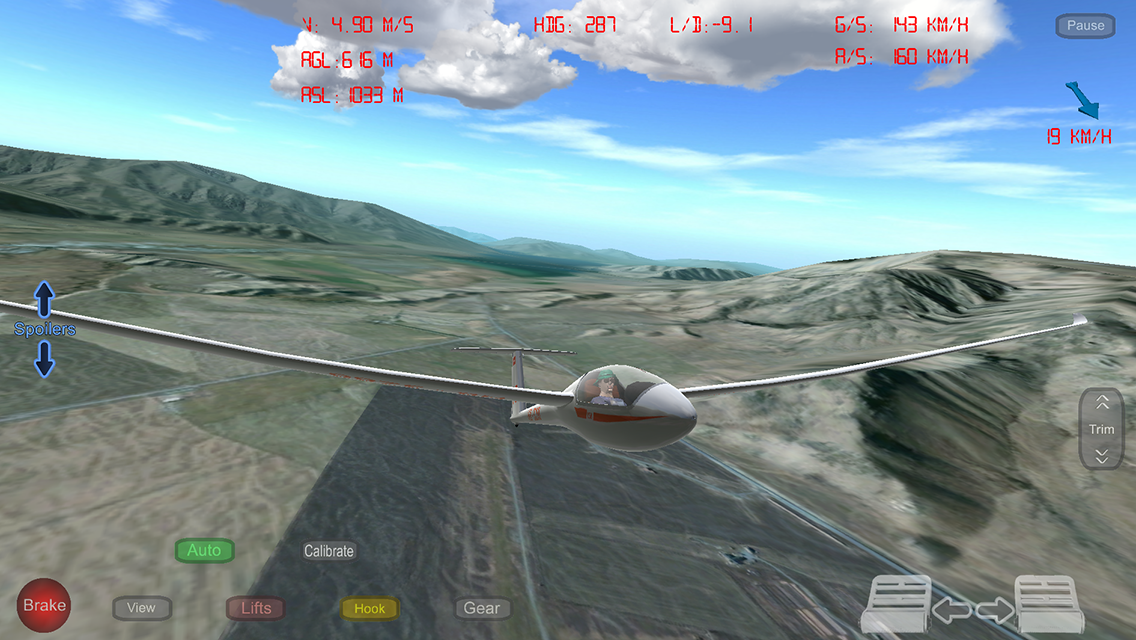Viewport: 1136px width, 640px height.
Task: Push the left rudder pedal
Action: tap(897, 604)
